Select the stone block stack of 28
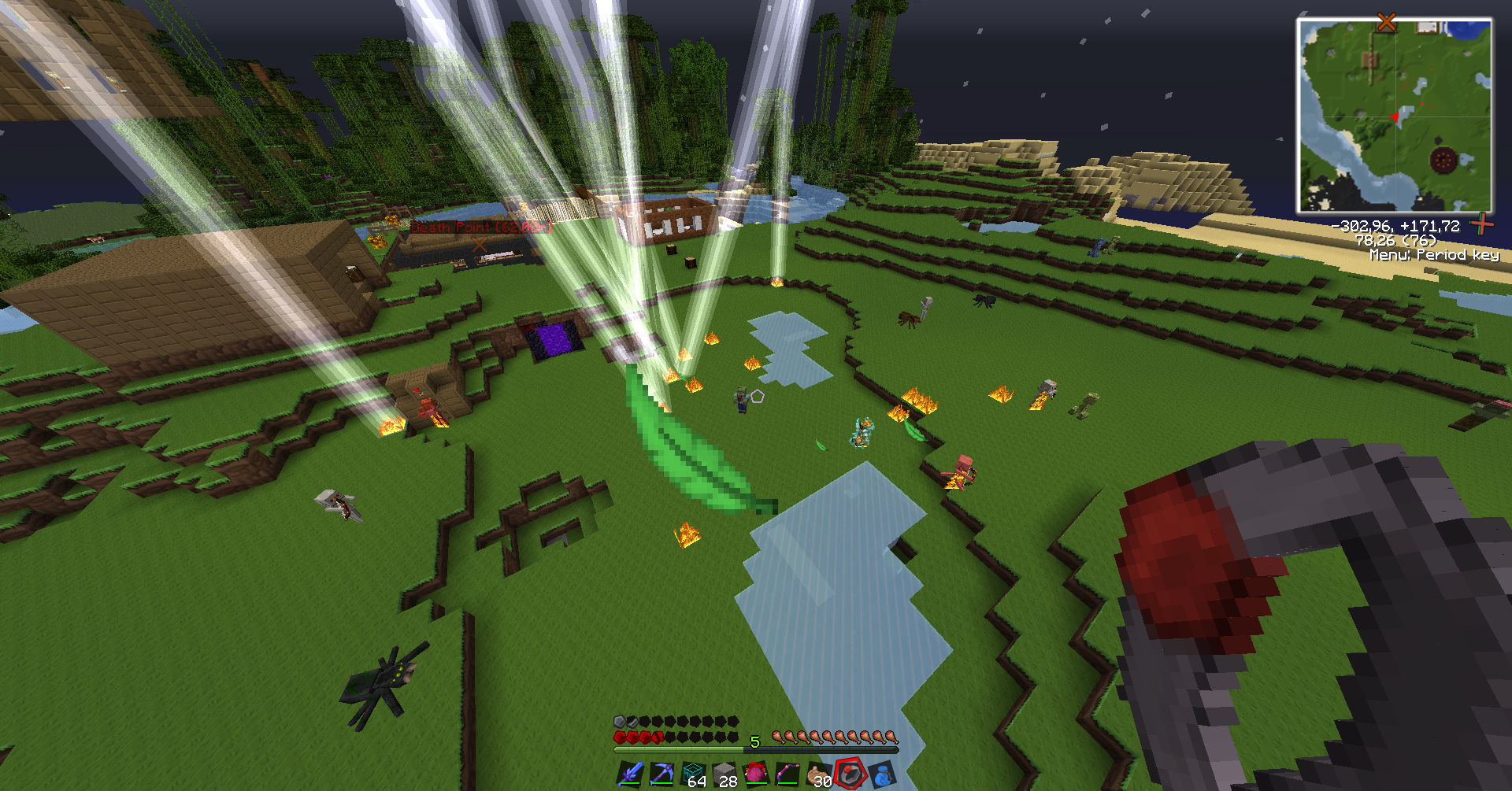The width and height of the screenshot is (1512, 791). (x=724, y=774)
